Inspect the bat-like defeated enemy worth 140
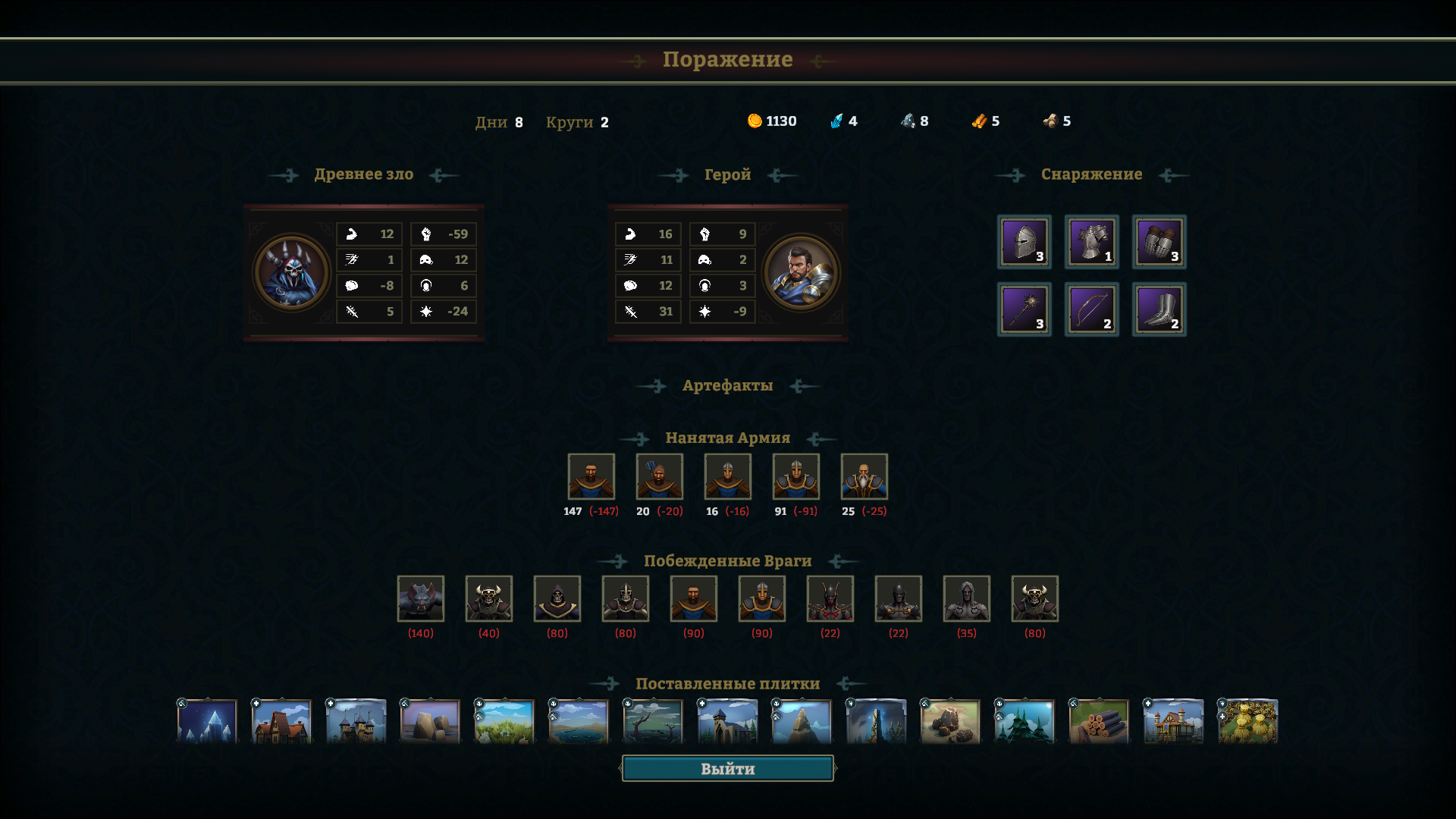This screenshot has width=1456, height=819. pyautogui.click(x=420, y=598)
